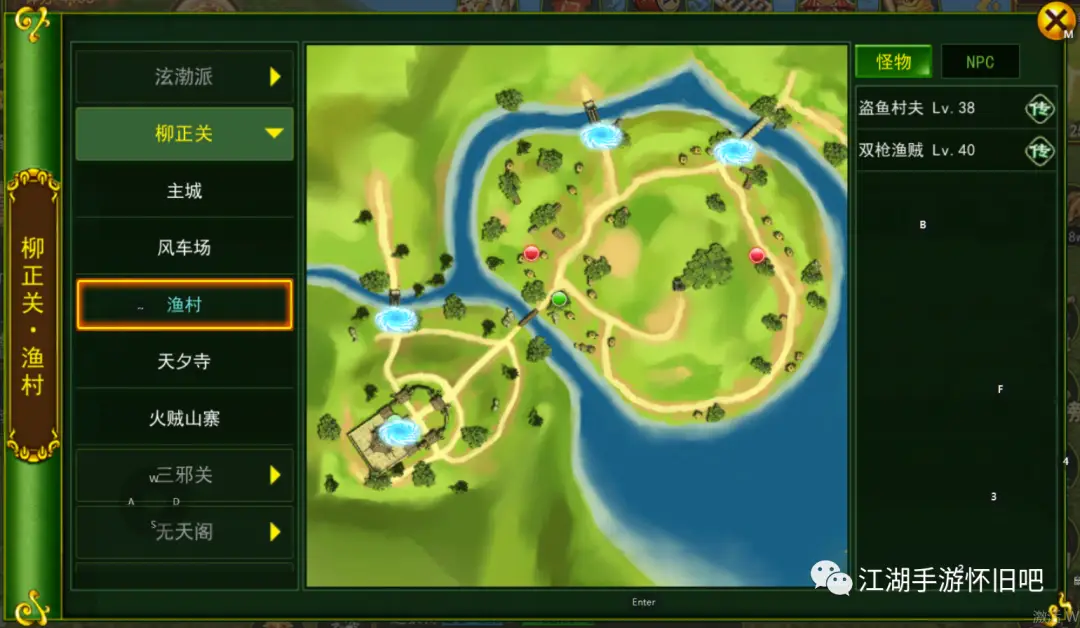Expand the 三邪关 region list
Screen dimensions: 1080x628
[x=184, y=475]
